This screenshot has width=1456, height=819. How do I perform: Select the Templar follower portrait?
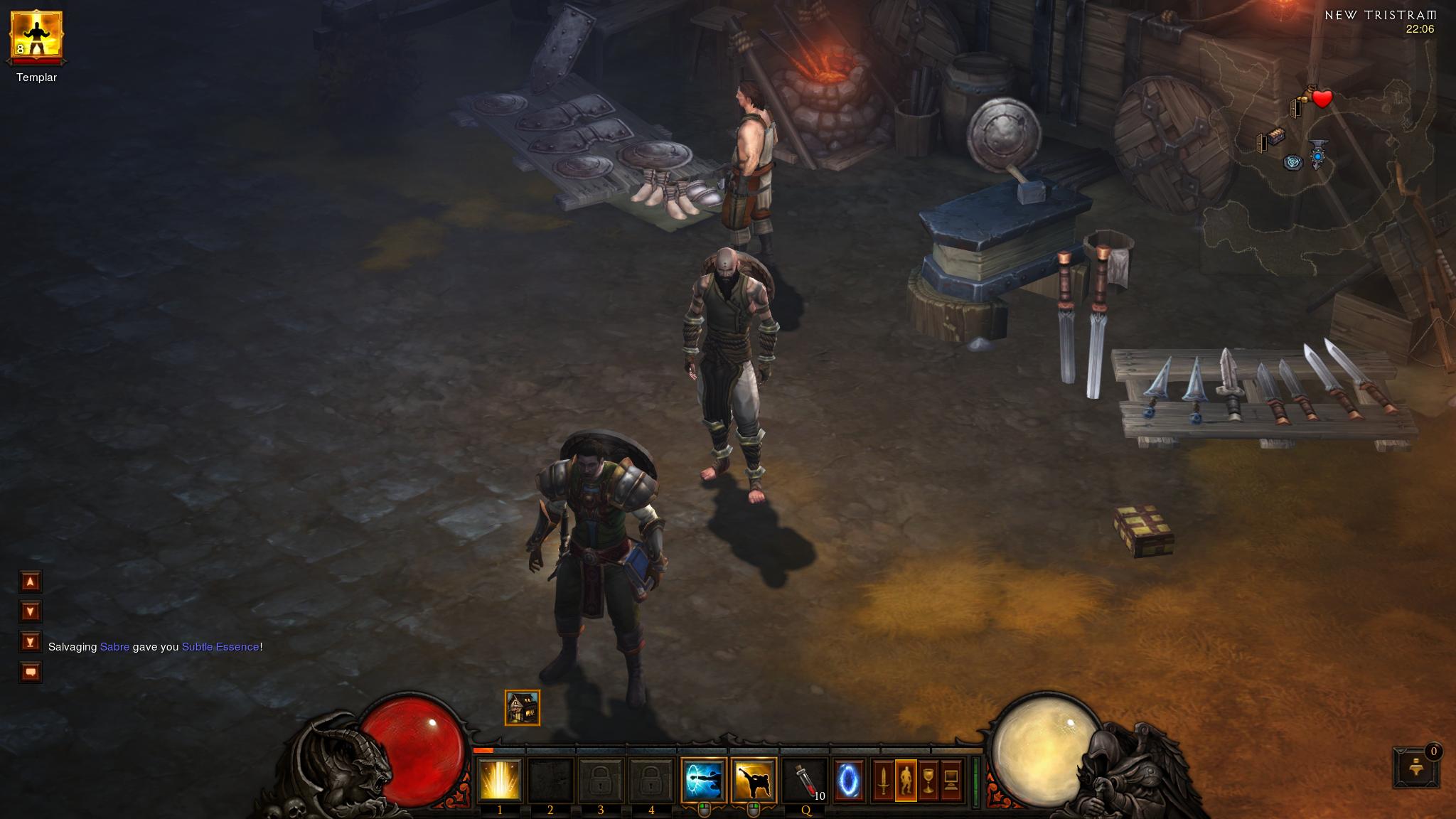[x=36, y=36]
